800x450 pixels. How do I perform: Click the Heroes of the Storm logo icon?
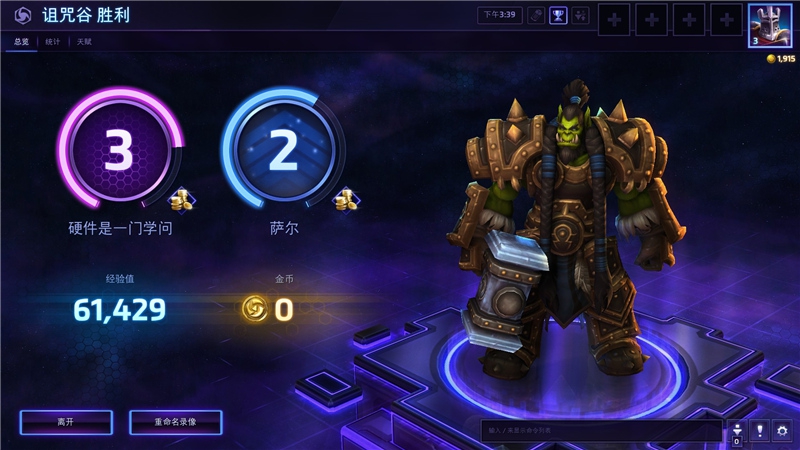22,16
